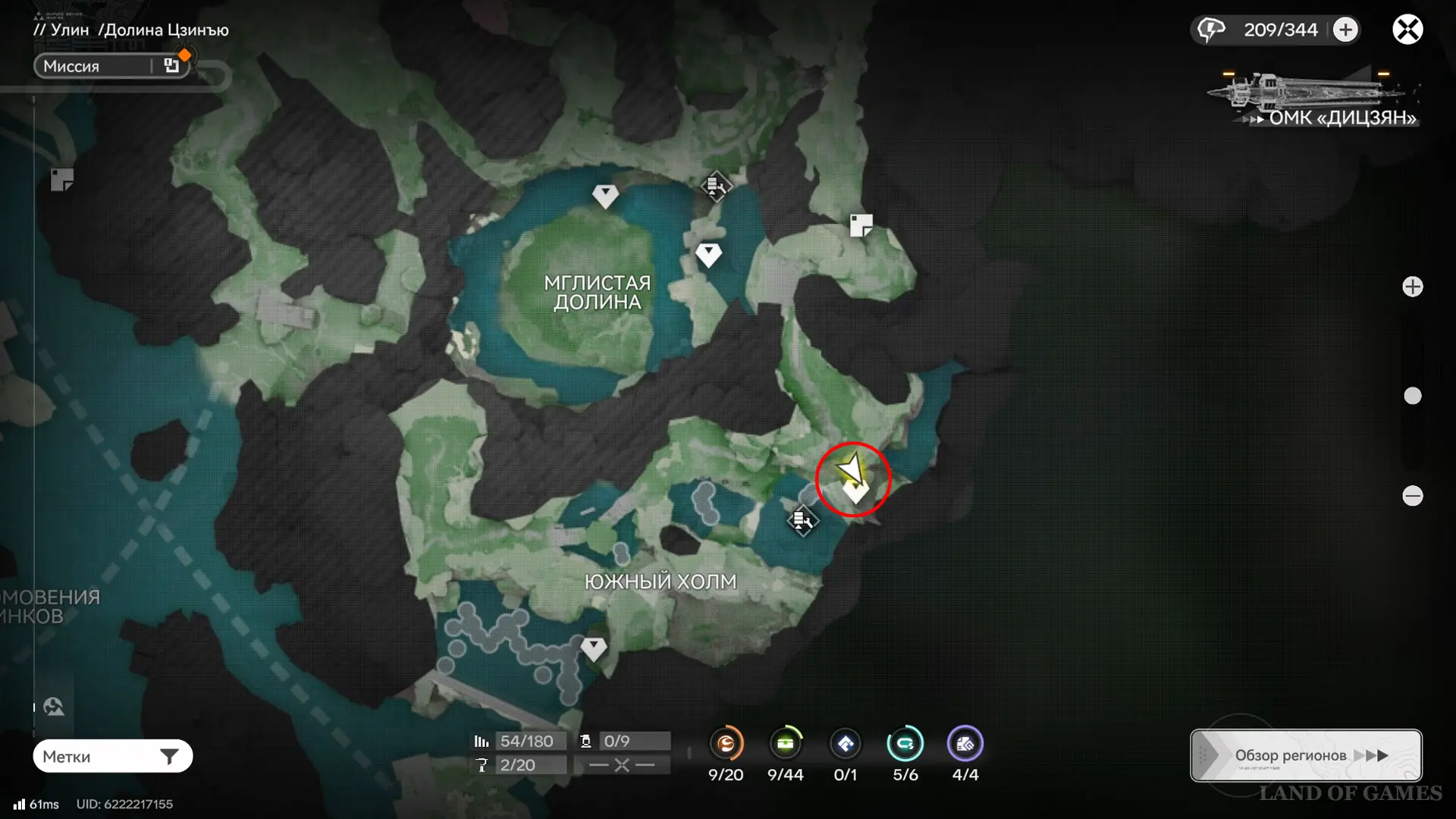Click the locate-player icon at lower left

point(54,707)
